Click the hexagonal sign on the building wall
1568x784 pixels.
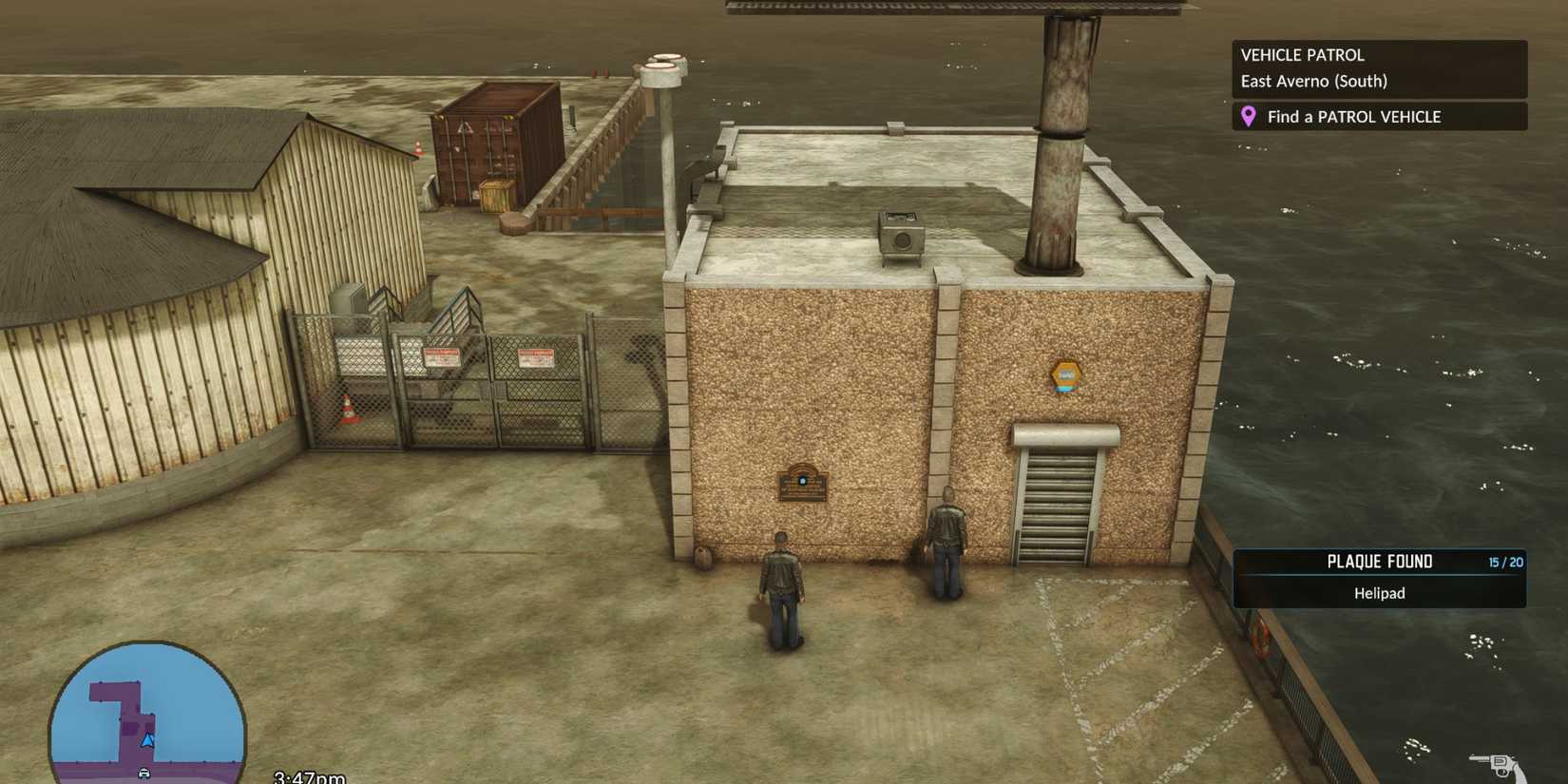[1066, 376]
